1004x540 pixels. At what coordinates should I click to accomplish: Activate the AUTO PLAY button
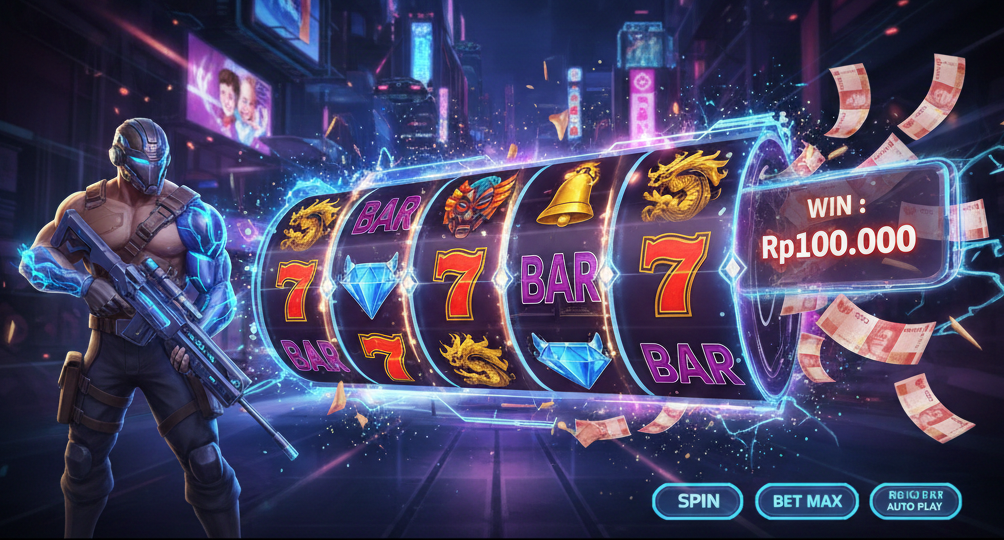point(915,501)
